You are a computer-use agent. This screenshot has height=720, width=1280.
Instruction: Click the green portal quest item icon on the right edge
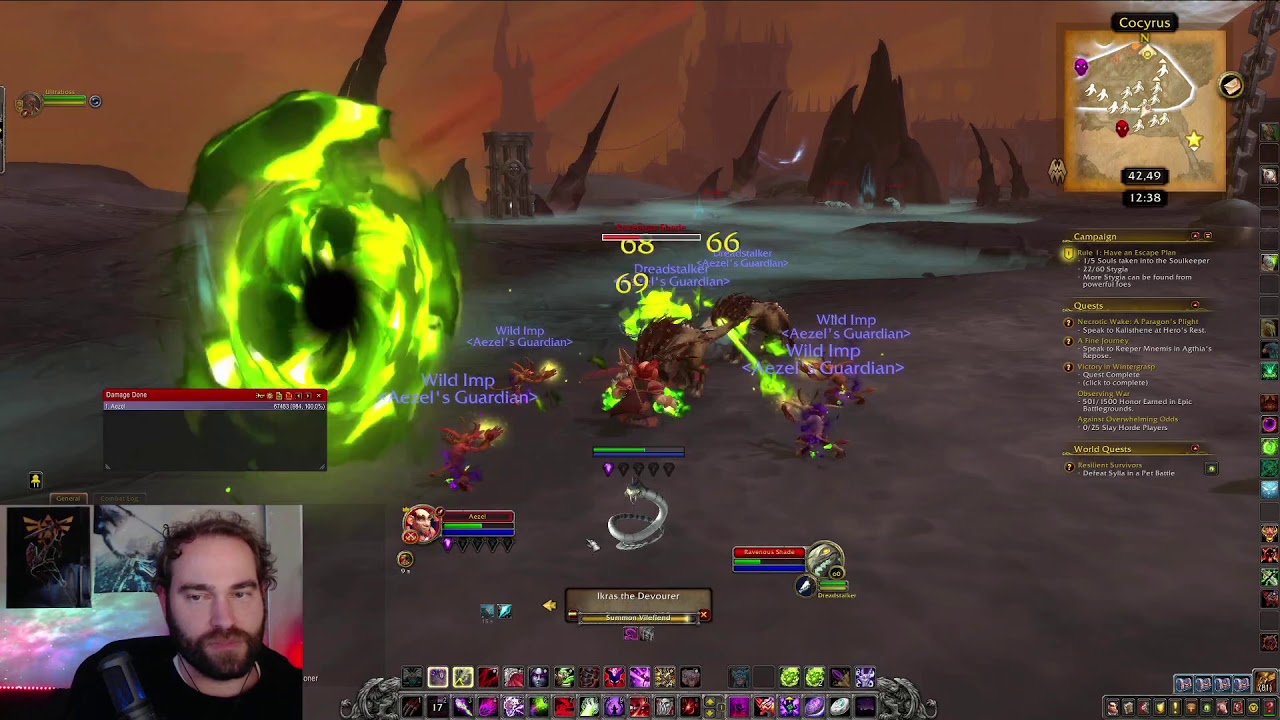1268,445
